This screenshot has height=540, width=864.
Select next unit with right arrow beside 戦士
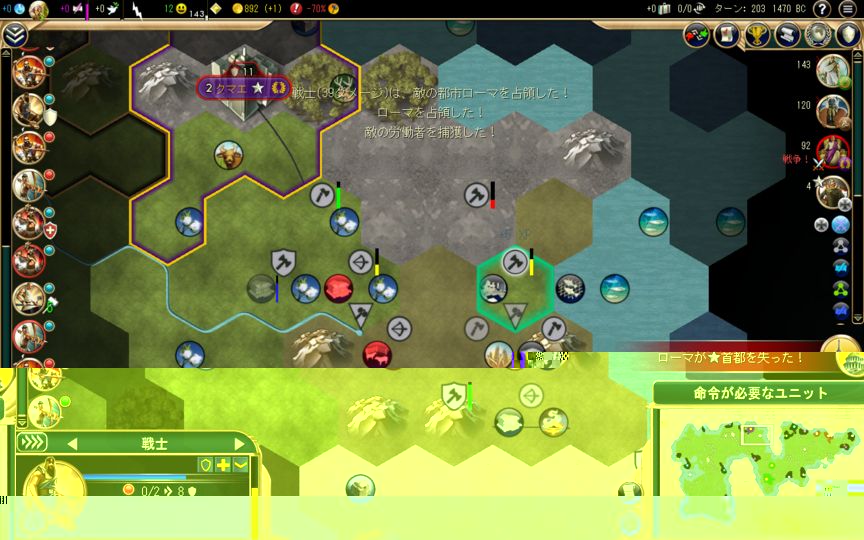[x=239, y=443]
